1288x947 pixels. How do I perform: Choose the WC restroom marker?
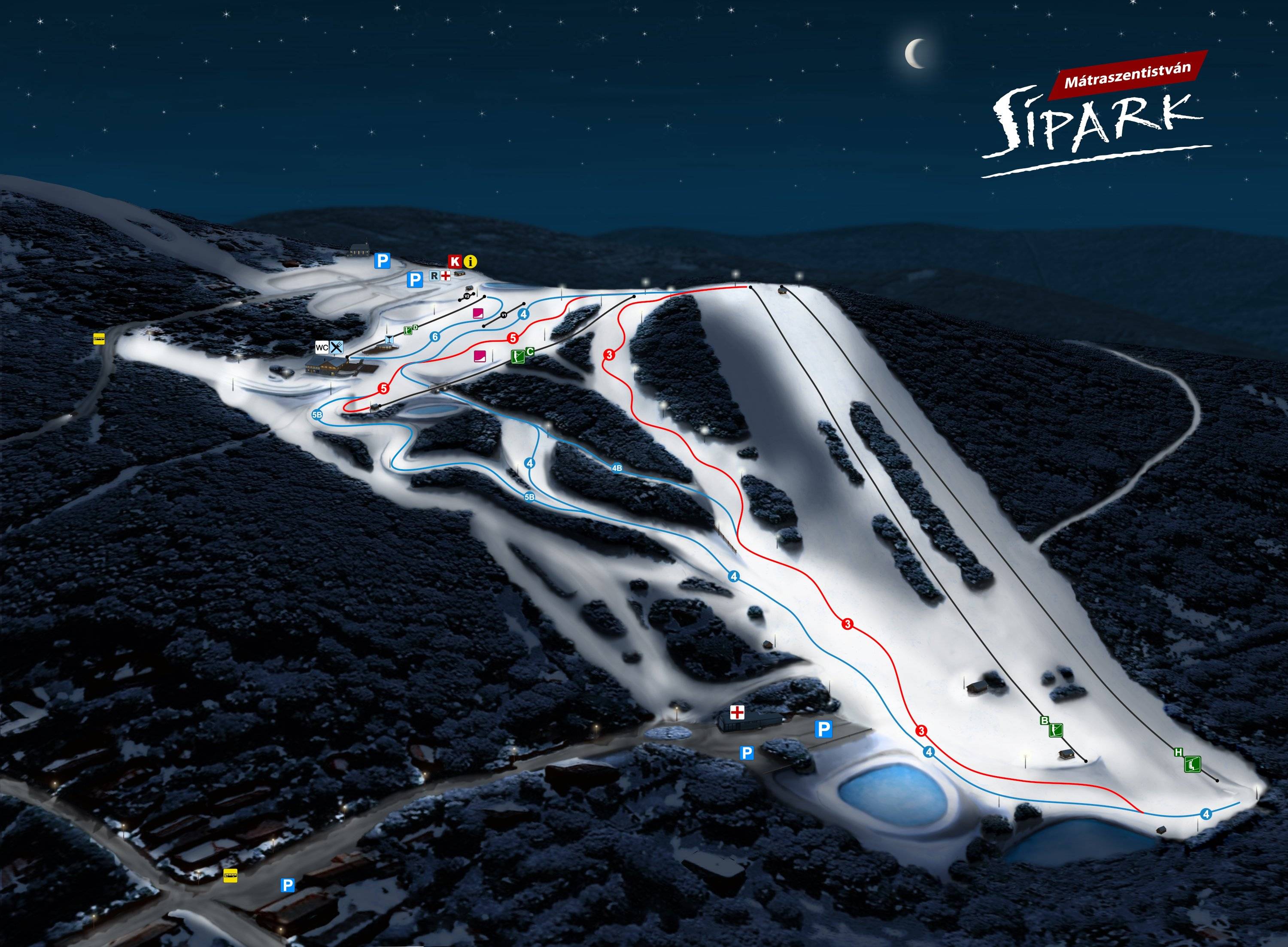pos(322,347)
